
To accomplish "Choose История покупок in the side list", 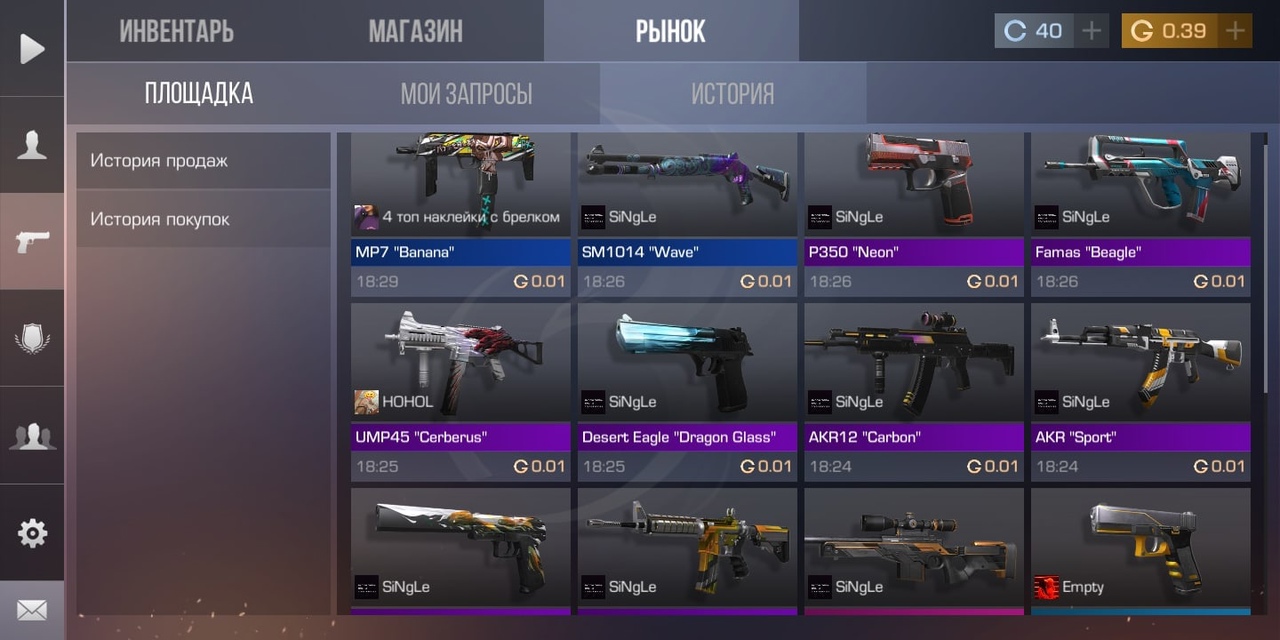I will [203, 219].
